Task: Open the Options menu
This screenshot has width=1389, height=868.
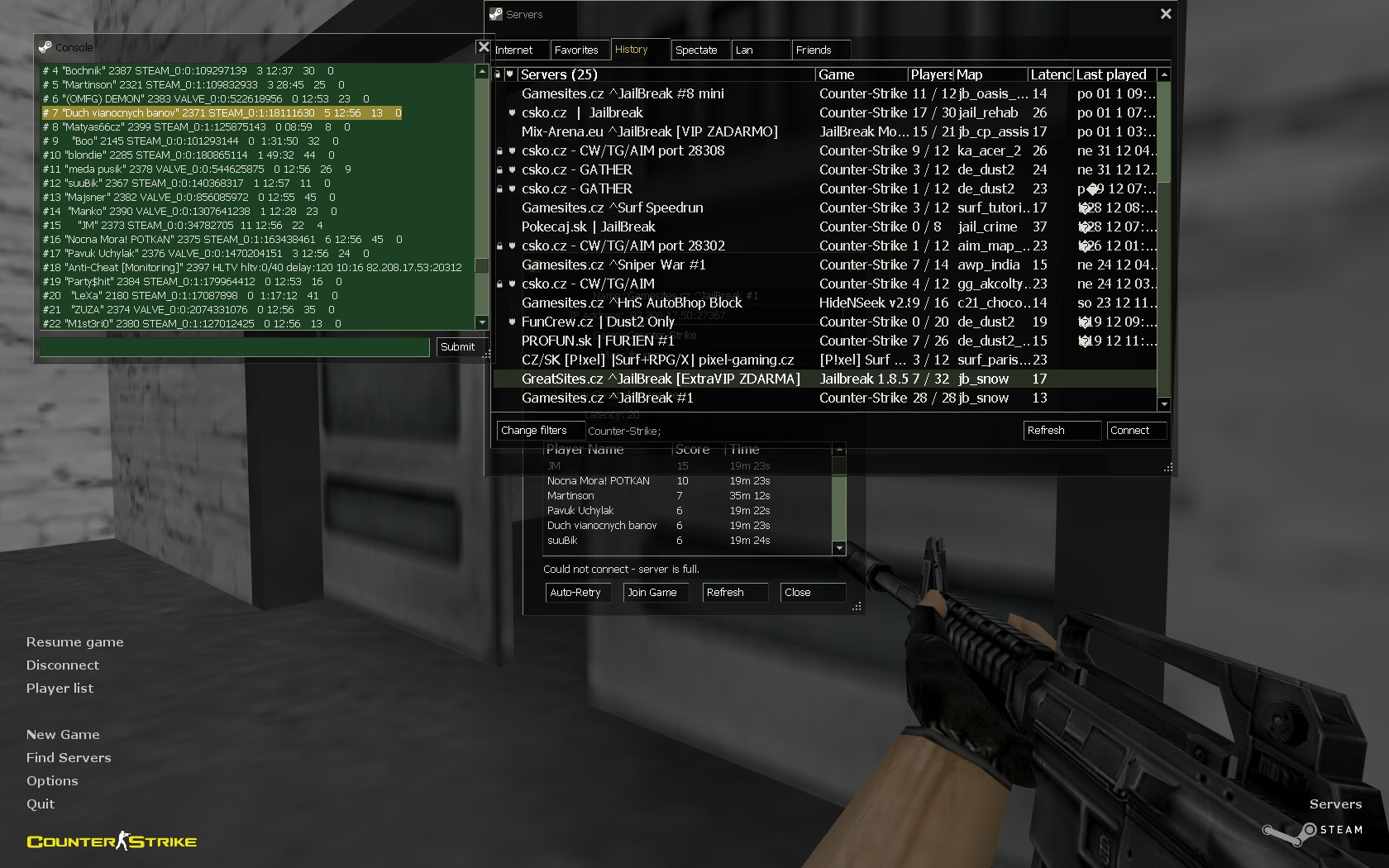Action: 52,781
